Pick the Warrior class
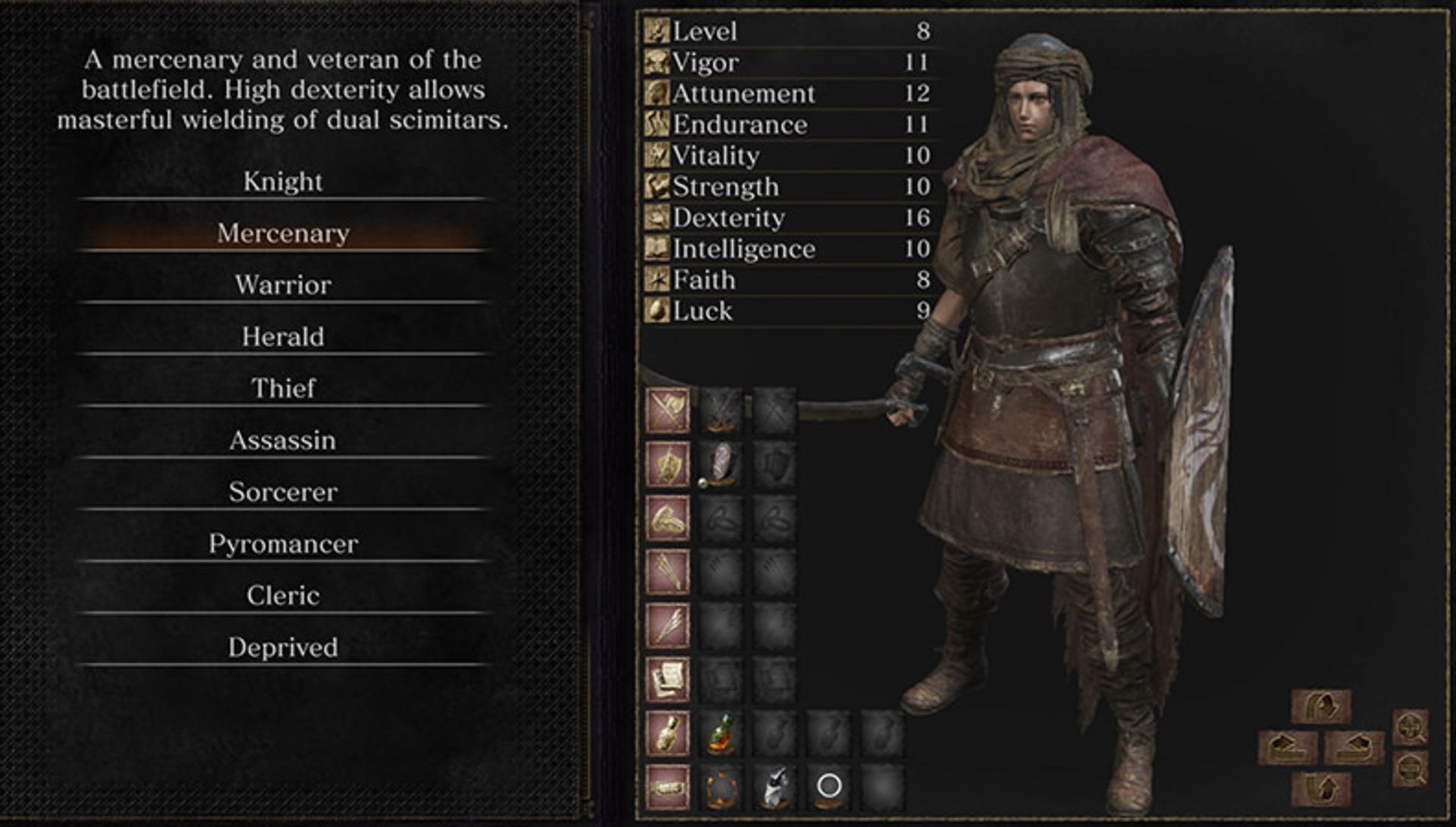The height and width of the screenshot is (827, 1456). click(283, 285)
